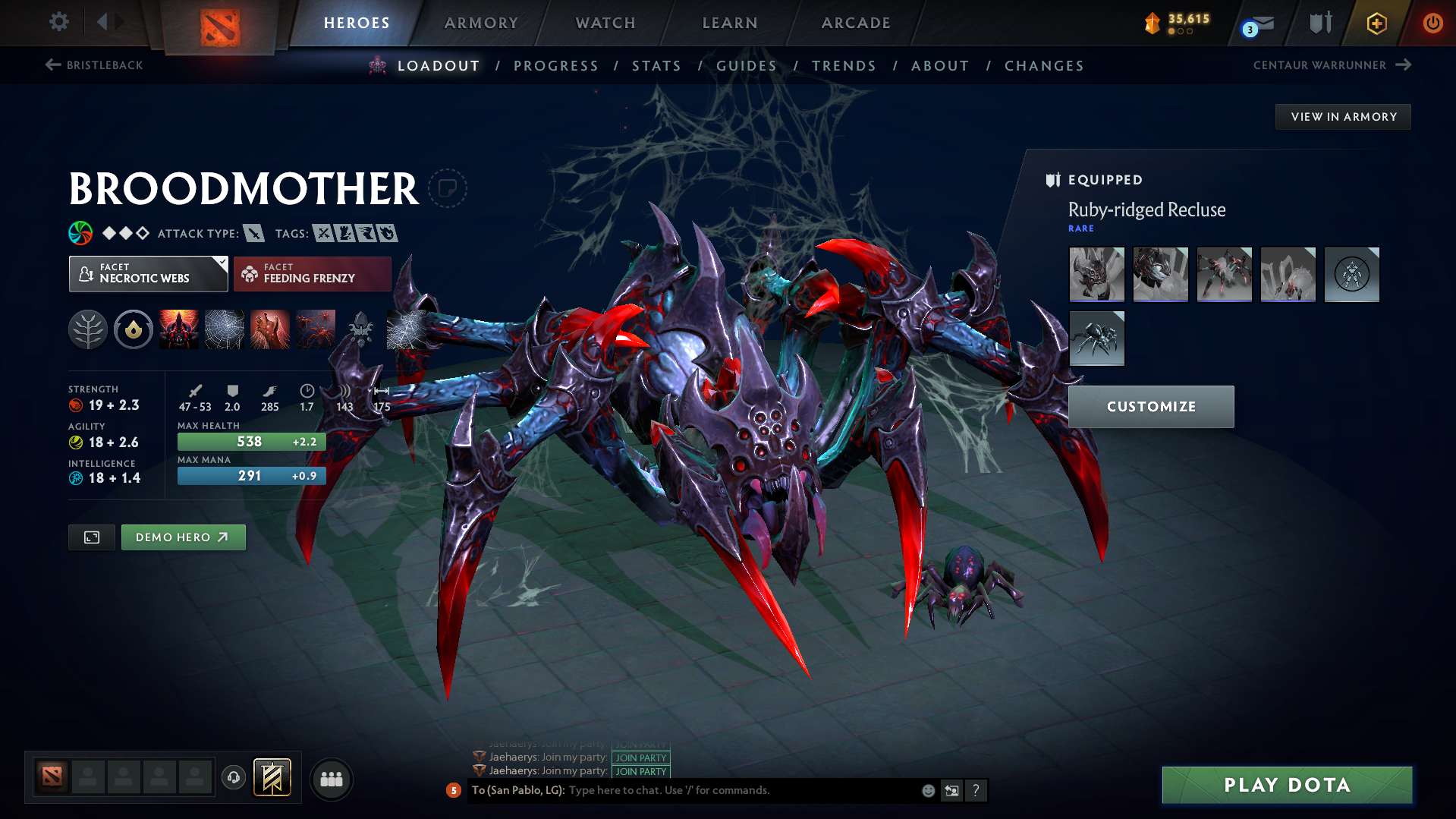Select the Feeding Frenzy facet

[x=312, y=273]
